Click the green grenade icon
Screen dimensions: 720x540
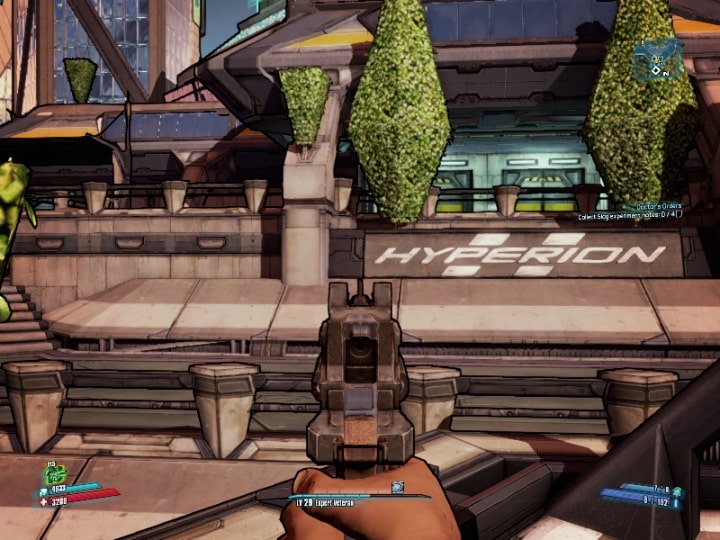coord(677,492)
